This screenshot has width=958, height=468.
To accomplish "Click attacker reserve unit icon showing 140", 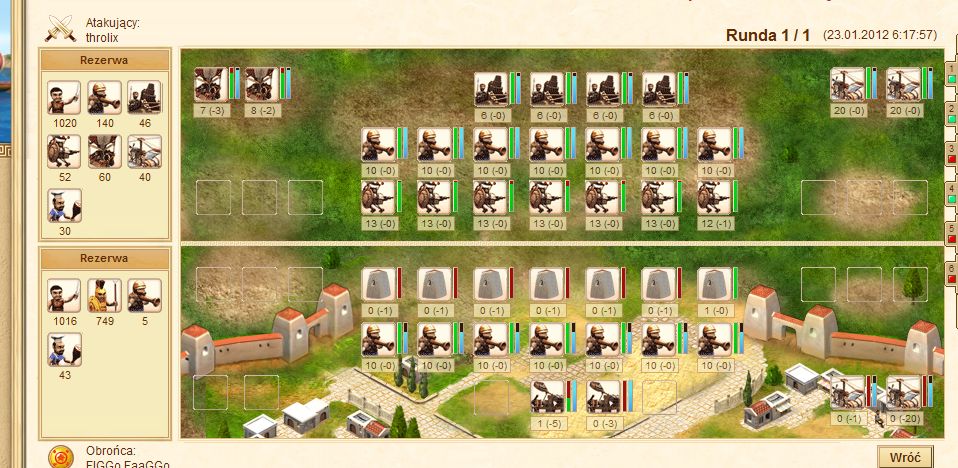I will tap(104, 98).
